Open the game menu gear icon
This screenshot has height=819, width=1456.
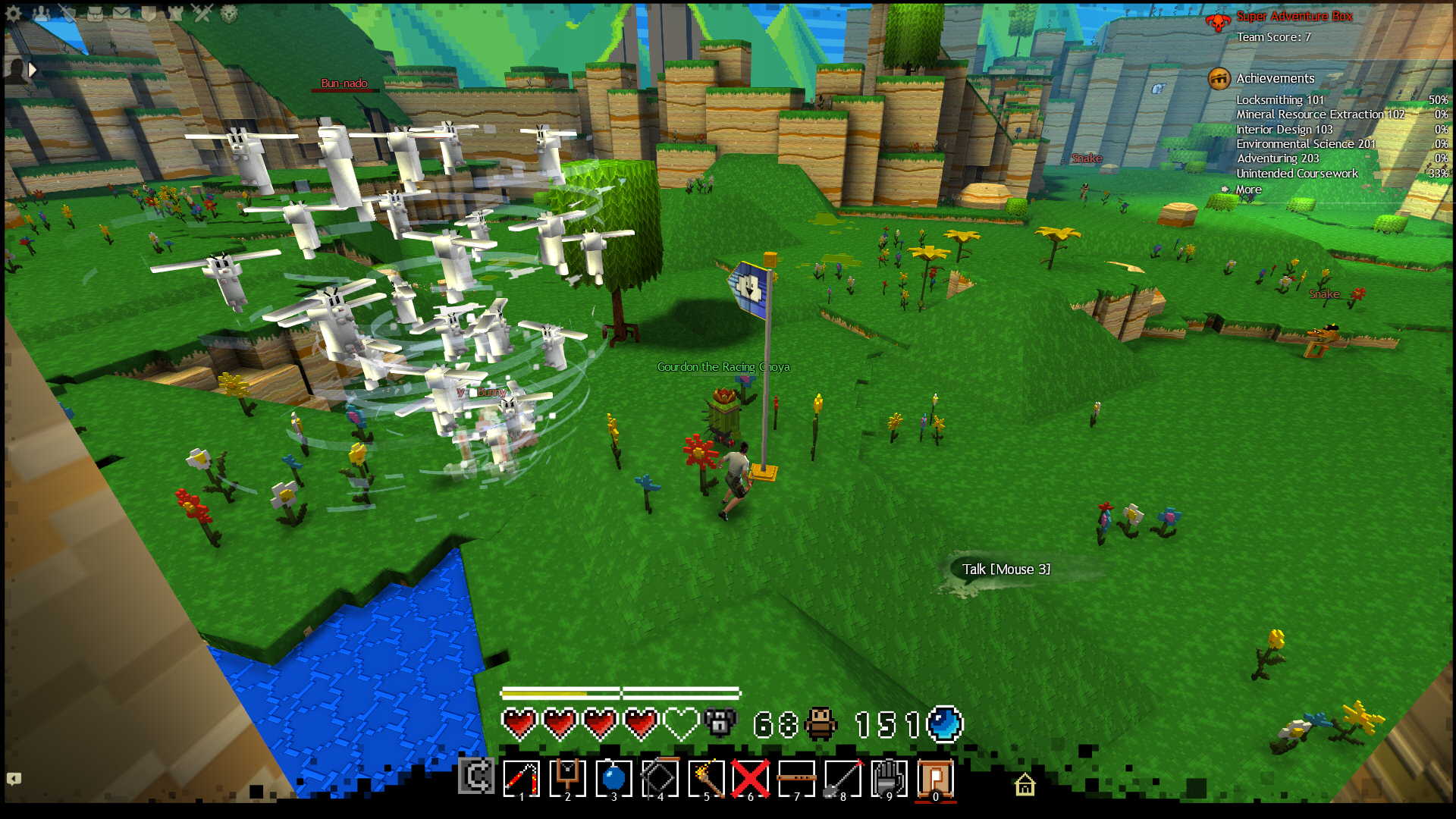click(x=14, y=13)
